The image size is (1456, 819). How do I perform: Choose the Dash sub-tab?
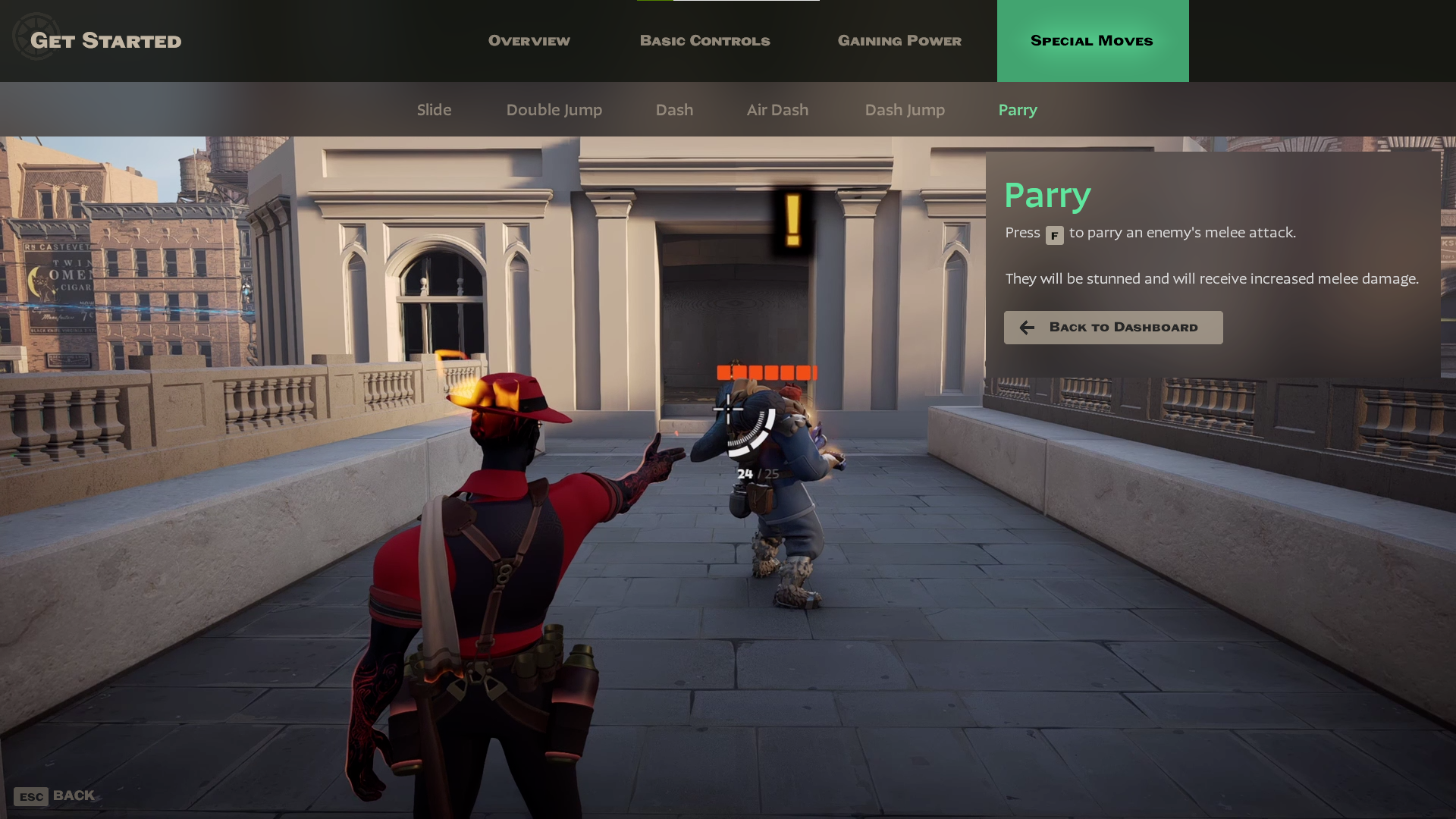pos(674,110)
